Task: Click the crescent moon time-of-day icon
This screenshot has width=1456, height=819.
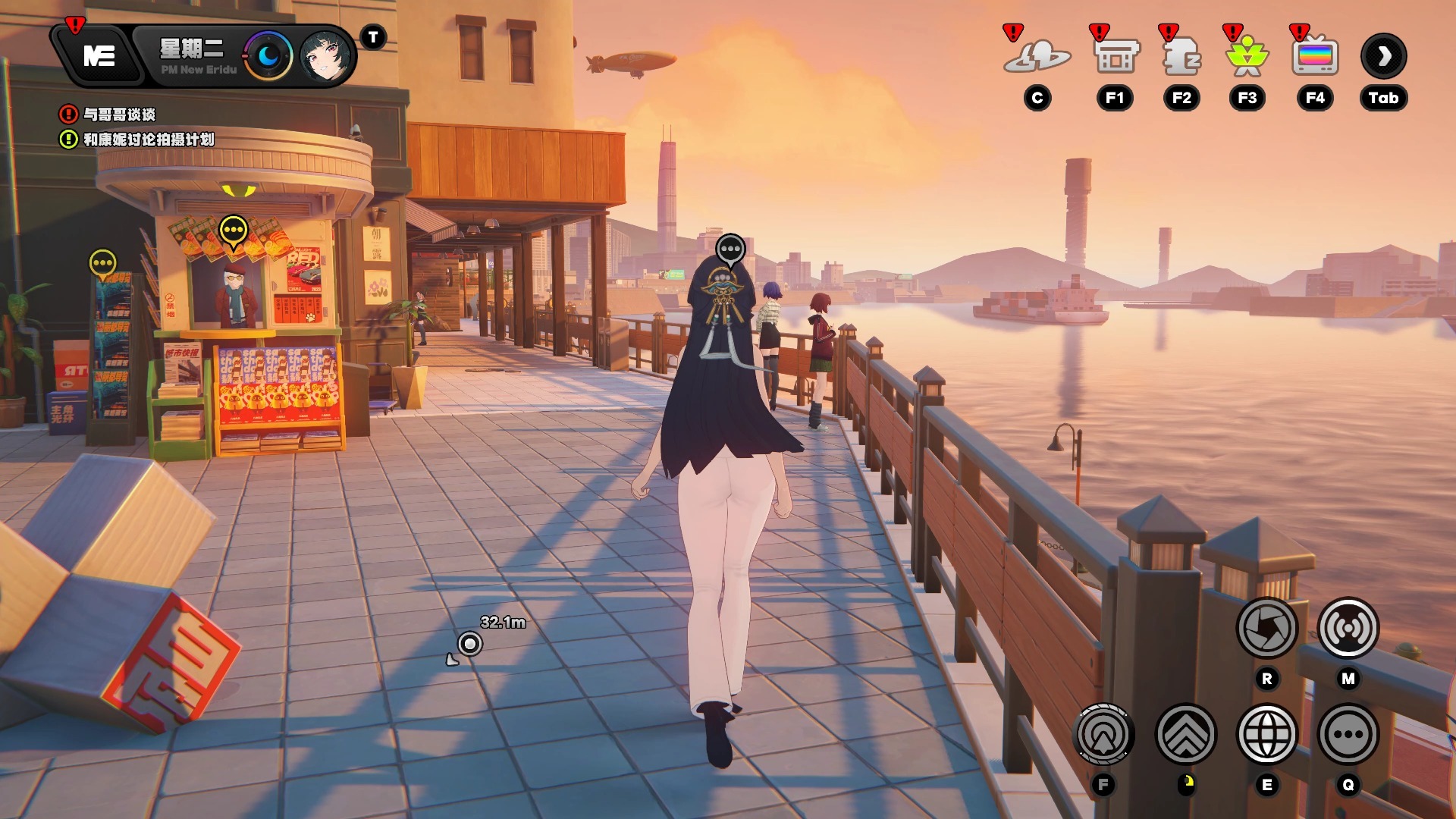Action: (x=268, y=55)
